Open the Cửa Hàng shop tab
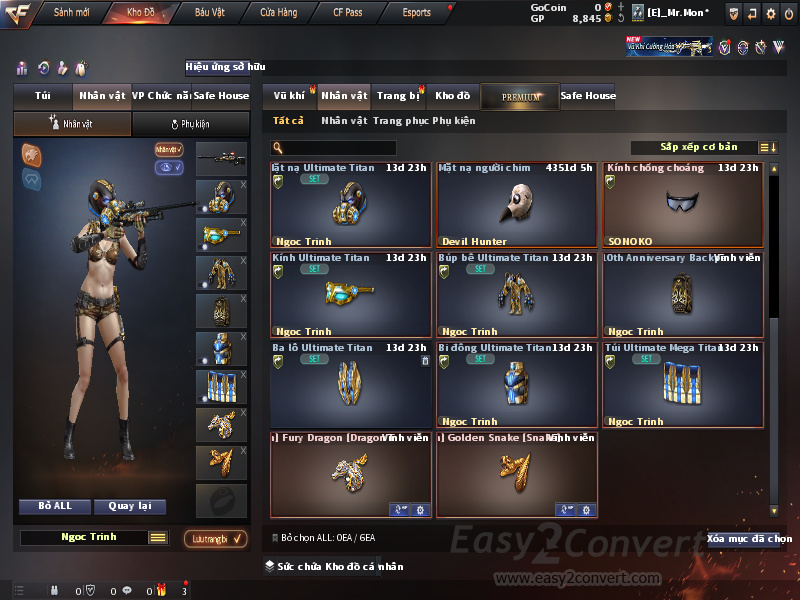This screenshot has width=800, height=600. click(x=278, y=12)
